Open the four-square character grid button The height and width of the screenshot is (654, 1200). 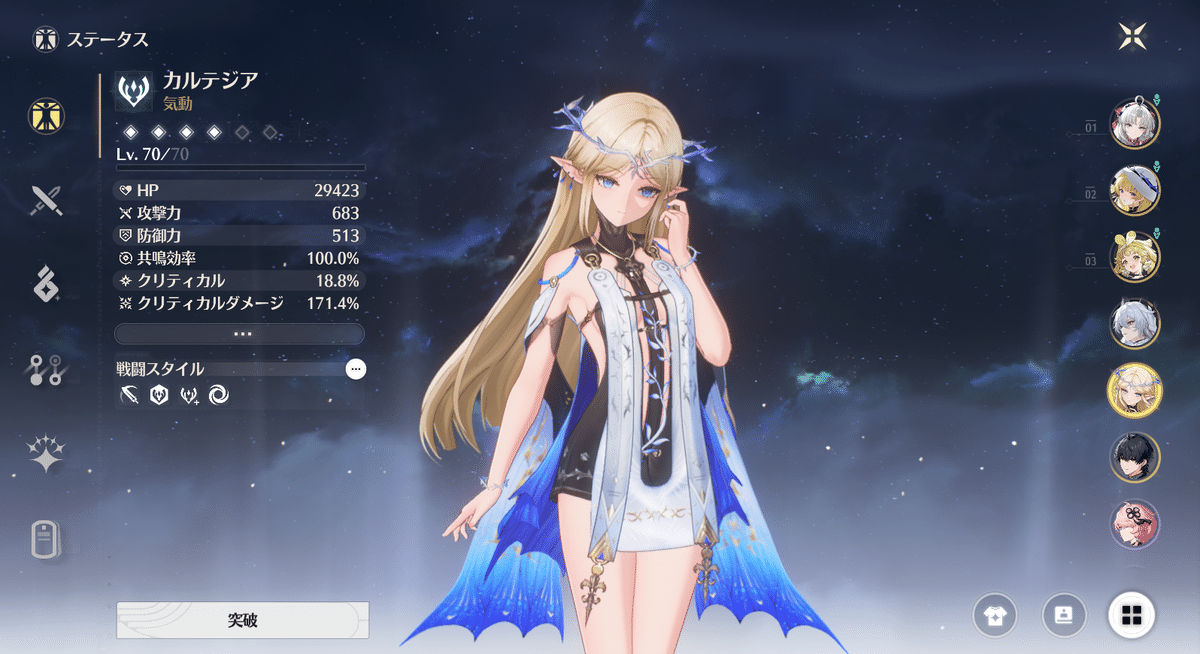point(1132,614)
